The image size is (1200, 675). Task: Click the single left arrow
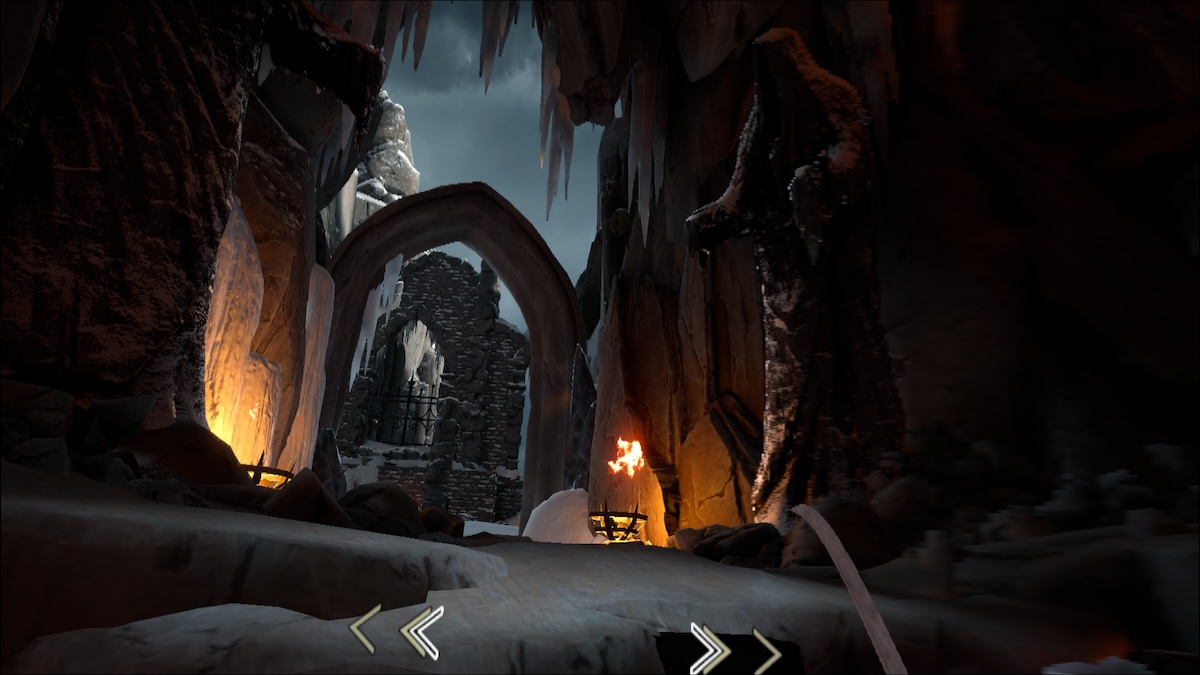coord(364,630)
